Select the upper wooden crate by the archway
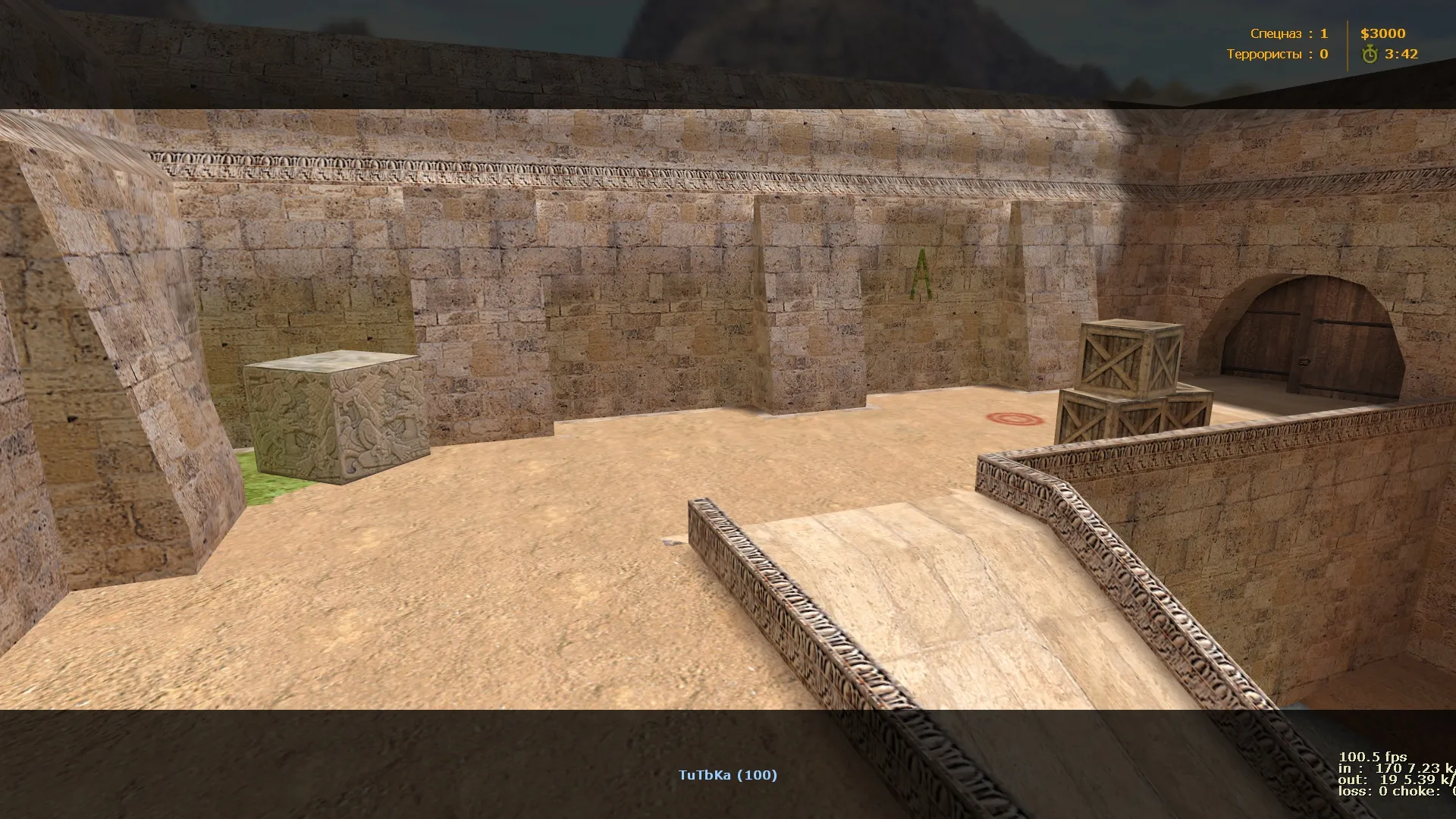Screen dimensions: 1456x819 pos(1127,358)
